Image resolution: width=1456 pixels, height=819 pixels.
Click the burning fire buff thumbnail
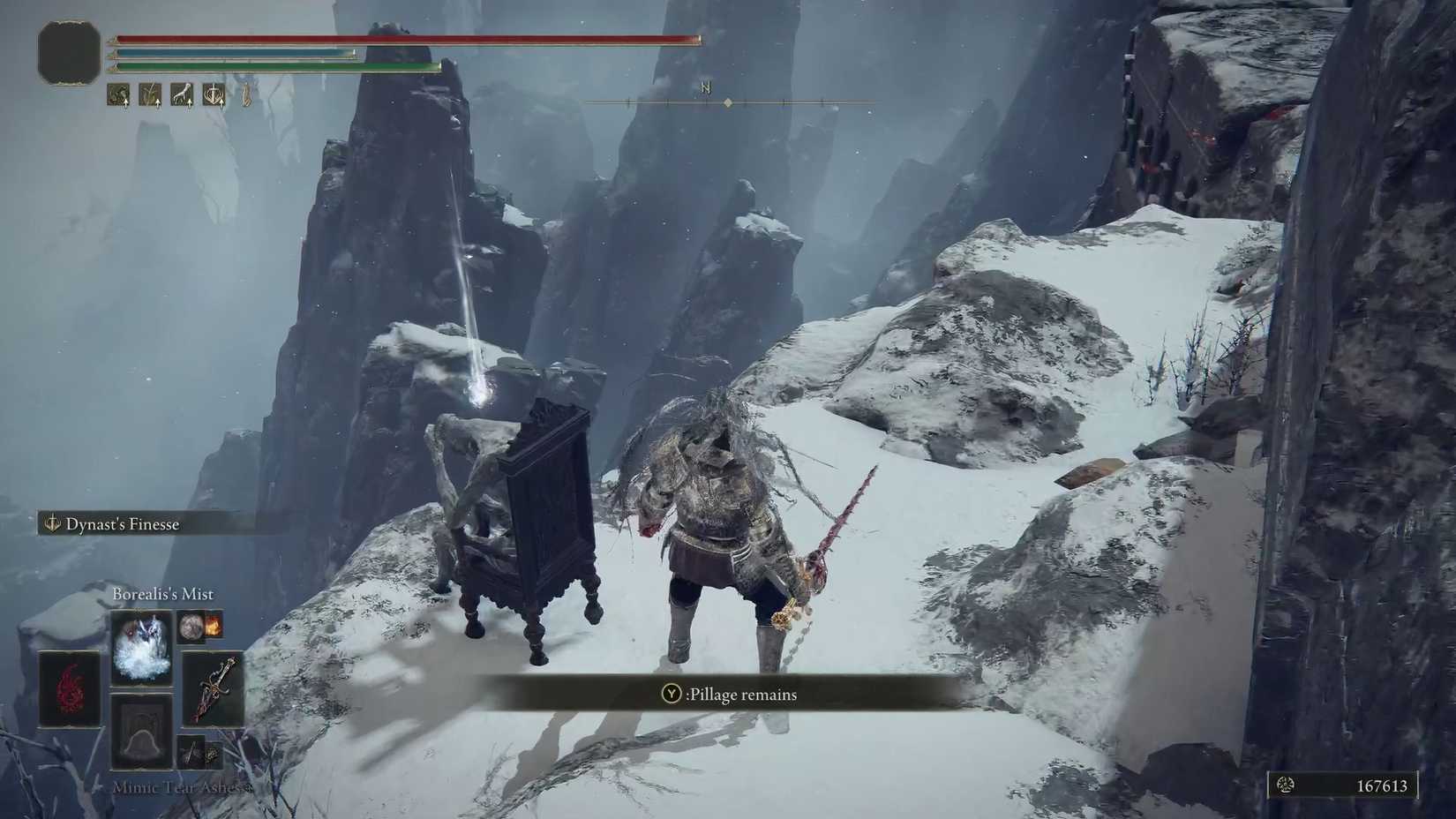coord(214,625)
